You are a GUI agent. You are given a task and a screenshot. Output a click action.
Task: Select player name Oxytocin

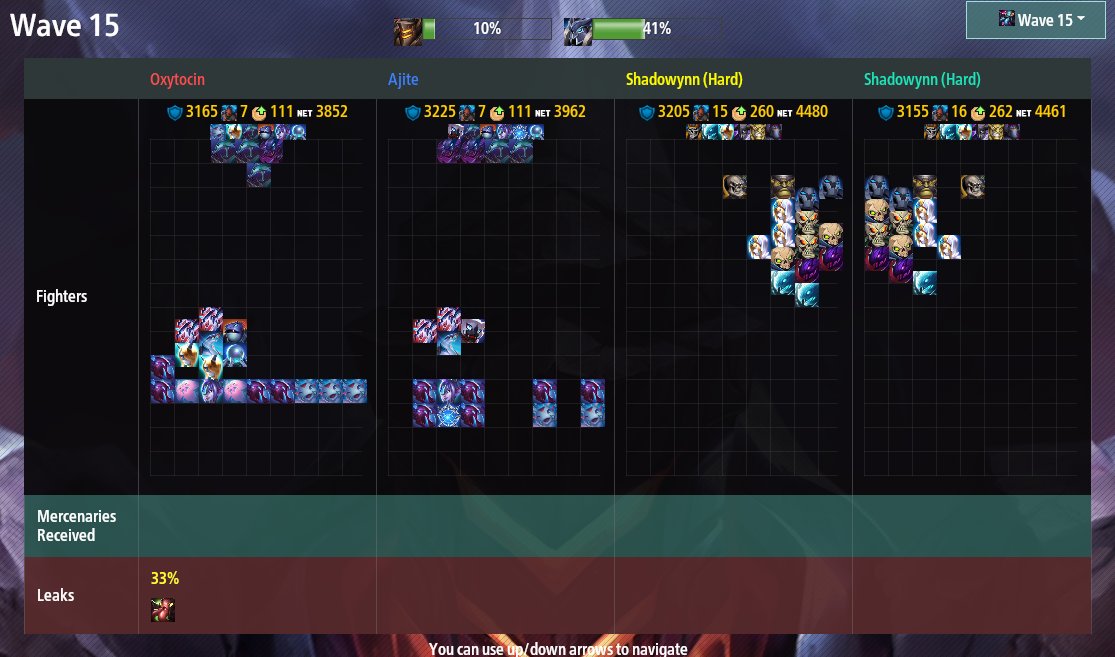coord(178,79)
